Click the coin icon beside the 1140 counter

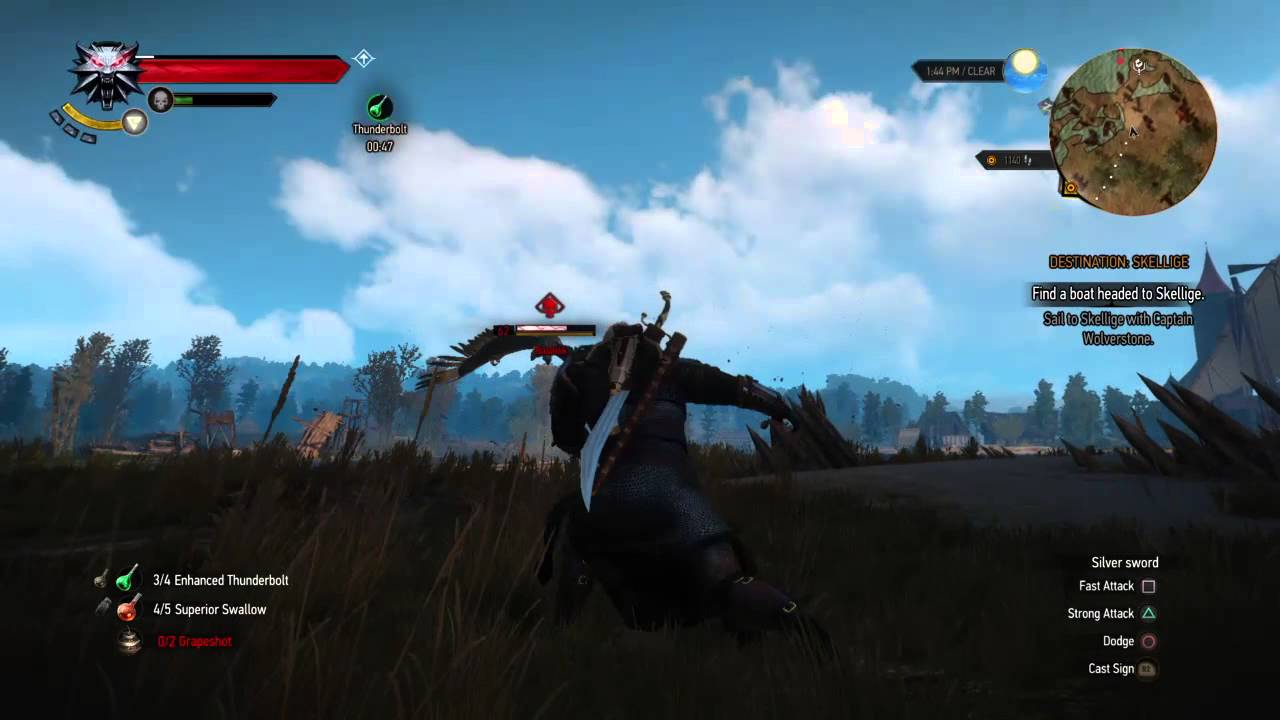point(991,160)
